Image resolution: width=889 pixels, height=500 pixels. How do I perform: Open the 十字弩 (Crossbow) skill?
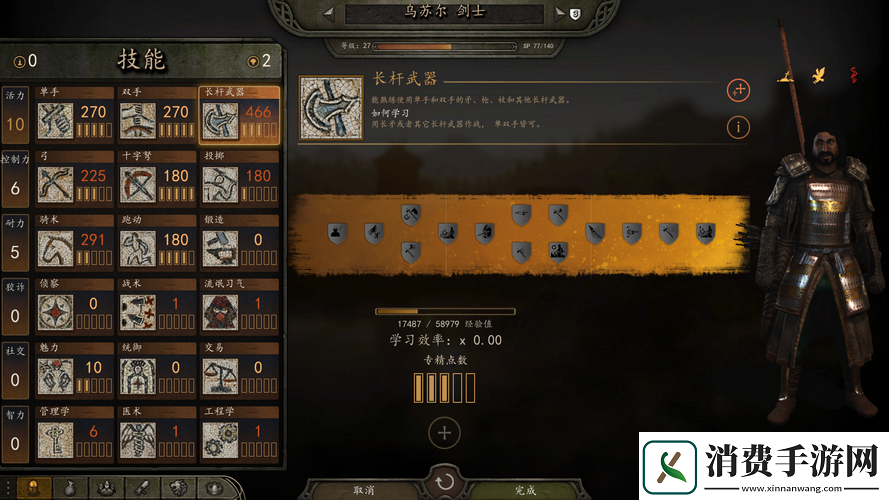pyautogui.click(x=138, y=185)
